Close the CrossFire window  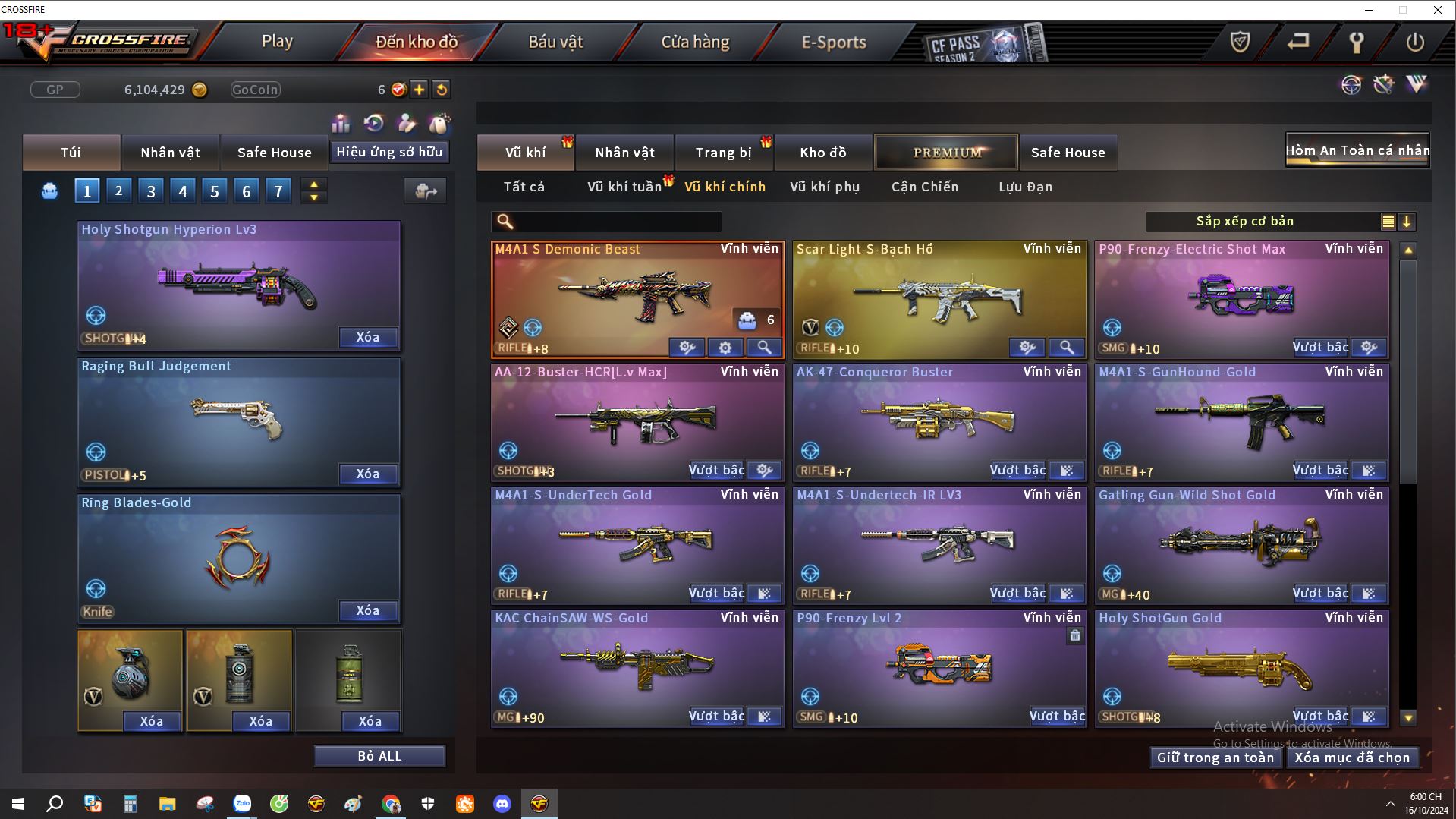pos(1437,10)
